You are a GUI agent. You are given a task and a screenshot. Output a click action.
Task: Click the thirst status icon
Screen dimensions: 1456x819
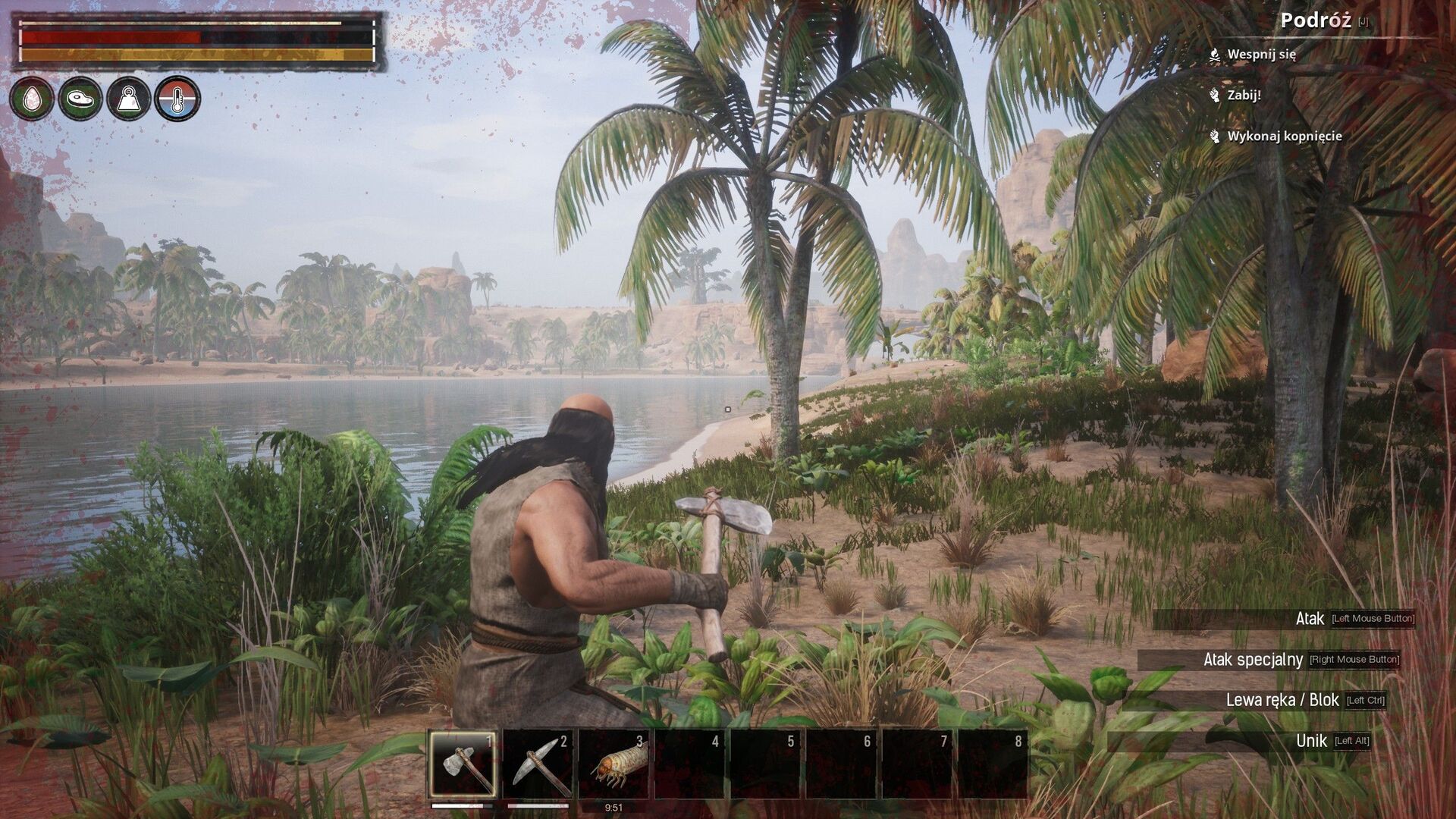coord(32,99)
